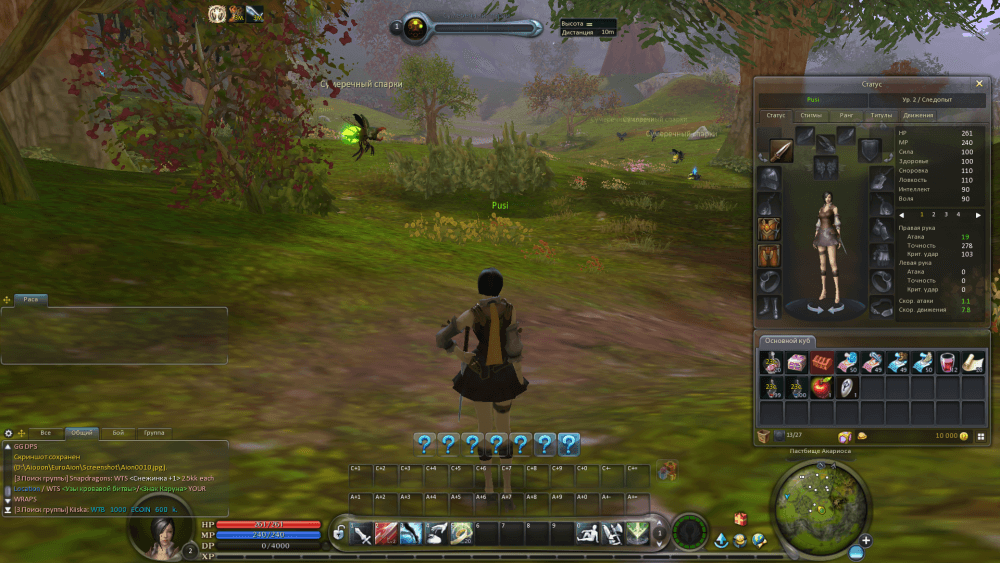This screenshot has height=563, width=1000.
Task: Show the Титулы tab
Action: point(881,115)
